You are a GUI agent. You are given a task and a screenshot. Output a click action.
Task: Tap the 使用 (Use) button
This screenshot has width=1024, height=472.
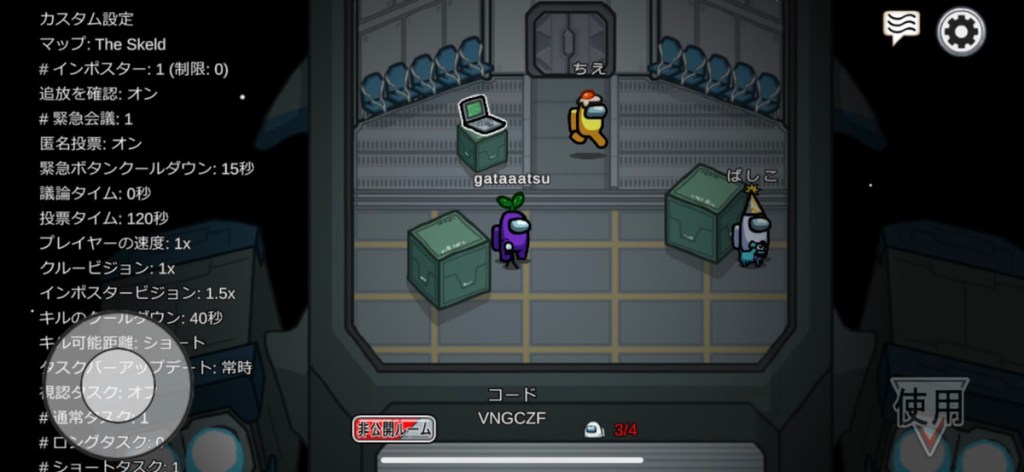click(929, 411)
